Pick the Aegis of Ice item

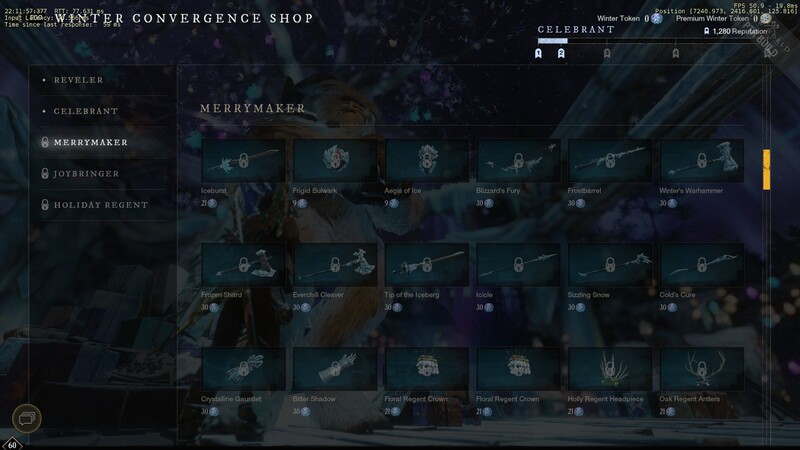[x=427, y=160]
